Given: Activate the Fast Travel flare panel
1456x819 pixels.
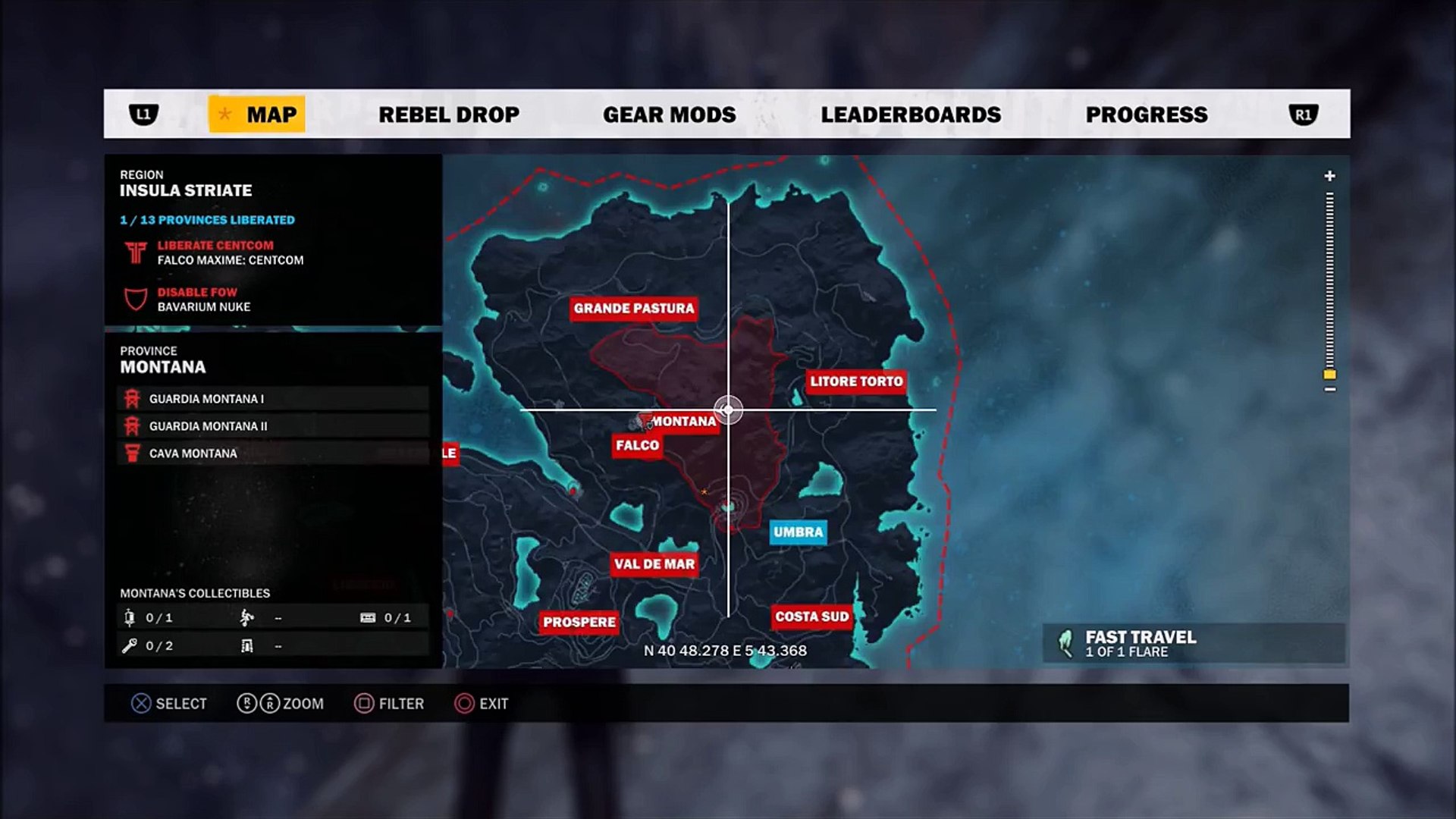Looking at the screenshot, I should [1193, 644].
